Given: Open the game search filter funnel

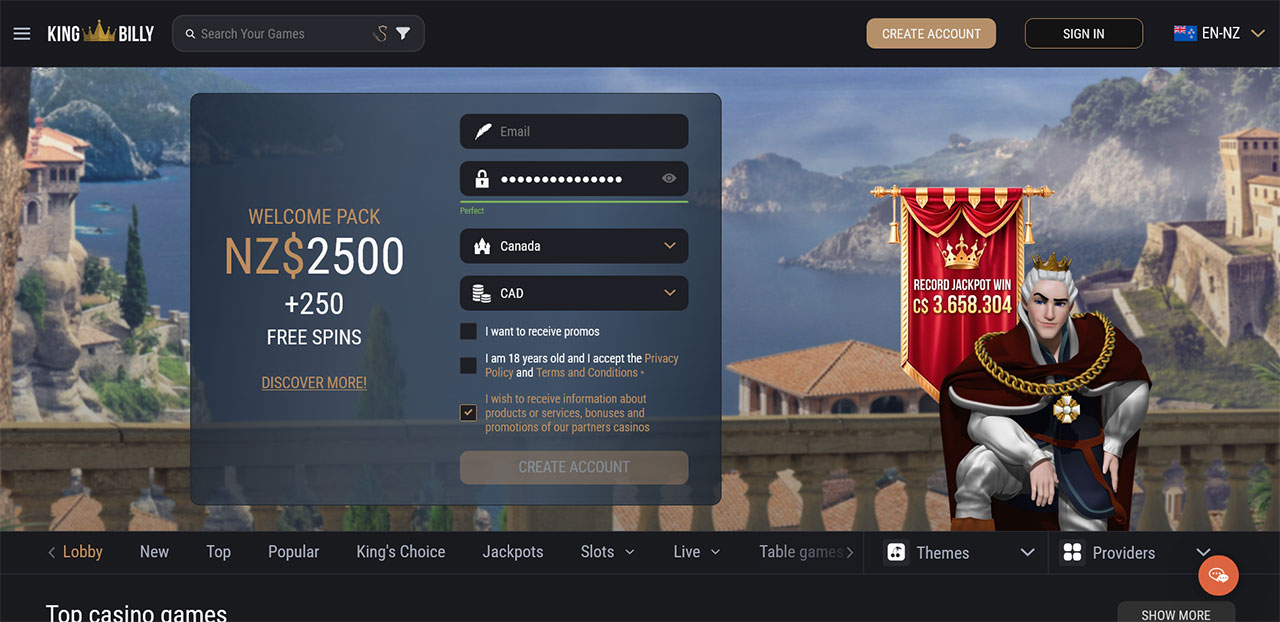Looking at the screenshot, I should tap(403, 34).
